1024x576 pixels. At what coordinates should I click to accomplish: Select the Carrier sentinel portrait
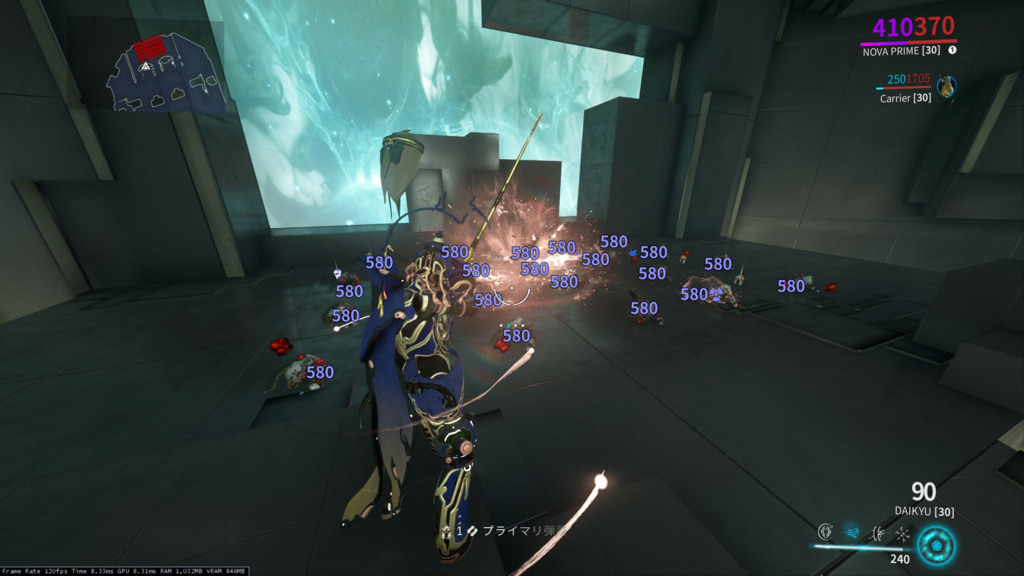coord(946,85)
